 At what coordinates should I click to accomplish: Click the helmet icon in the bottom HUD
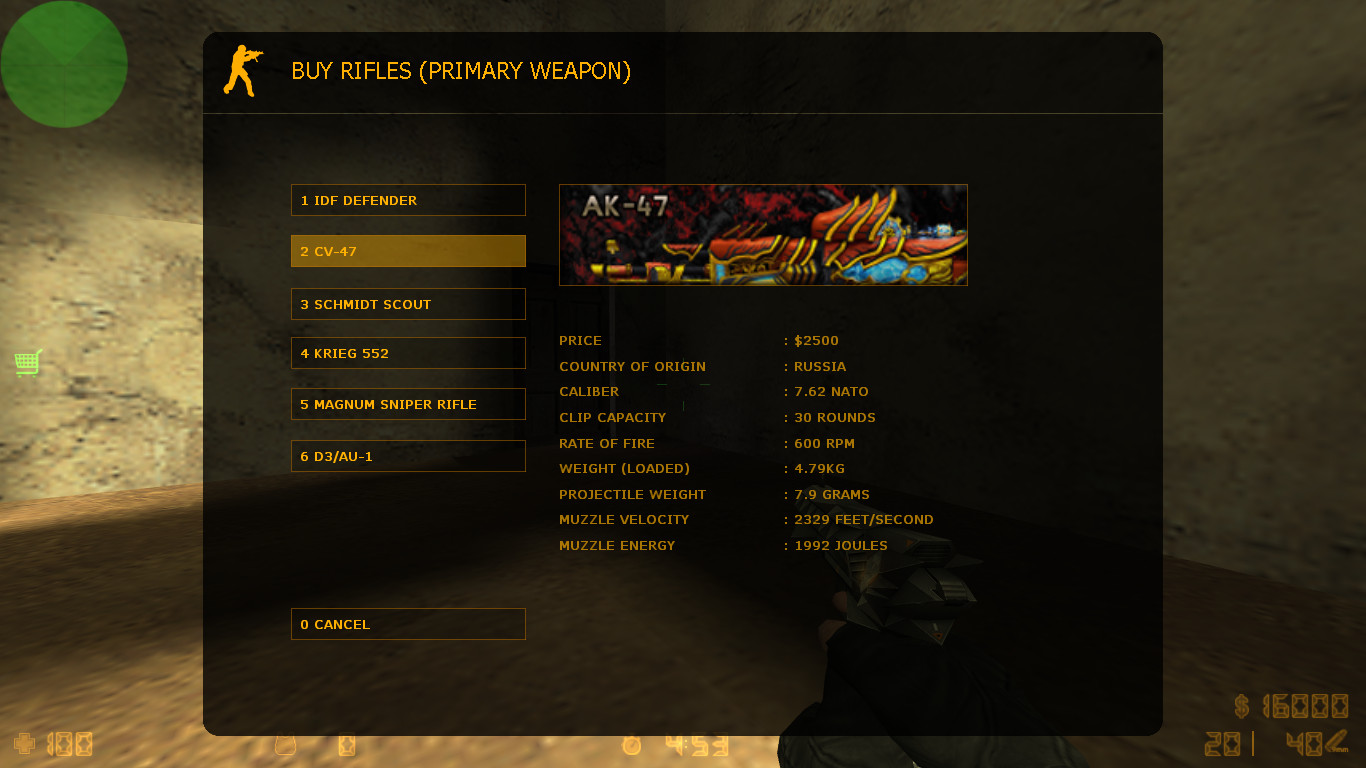286,745
